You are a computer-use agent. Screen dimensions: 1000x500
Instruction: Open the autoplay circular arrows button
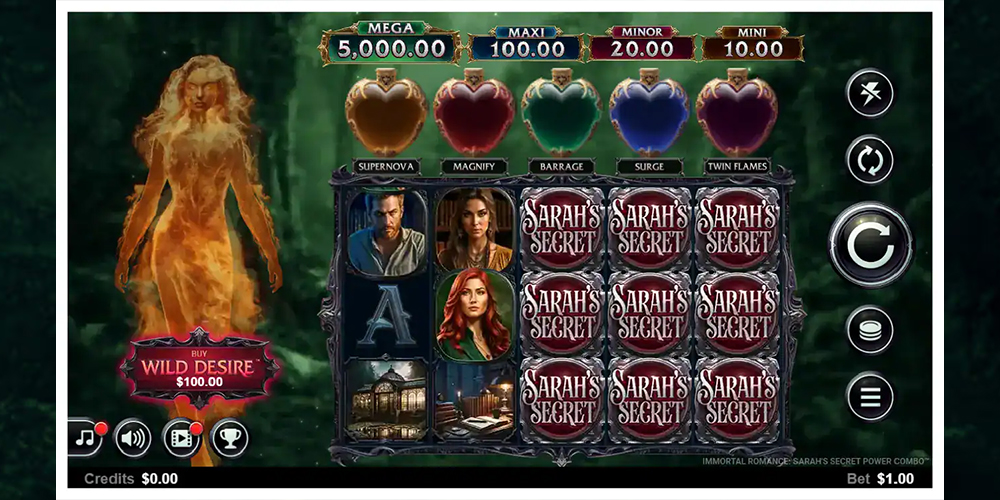click(870, 160)
